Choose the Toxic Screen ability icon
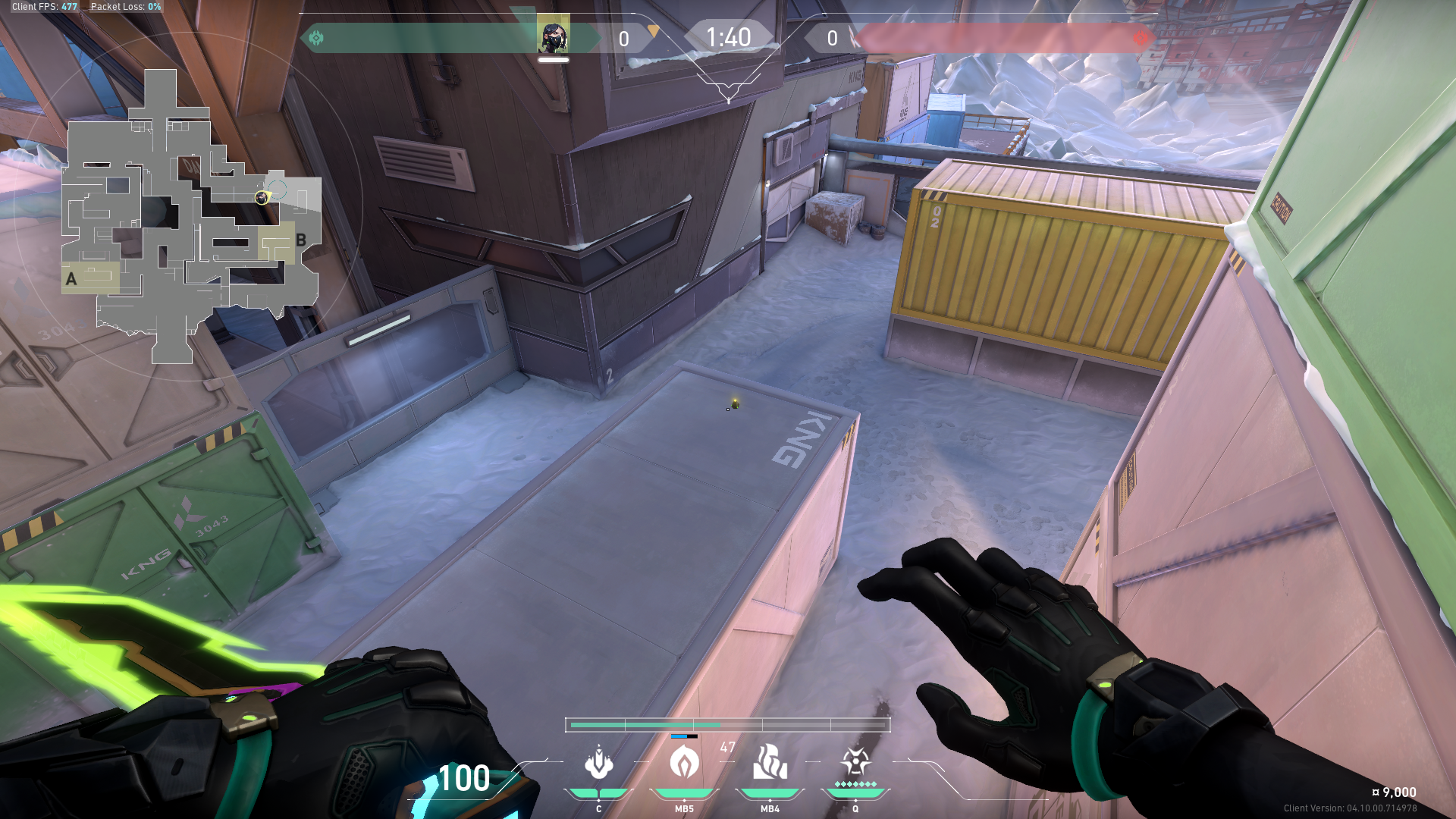Image resolution: width=1456 pixels, height=819 pixels. [770, 763]
